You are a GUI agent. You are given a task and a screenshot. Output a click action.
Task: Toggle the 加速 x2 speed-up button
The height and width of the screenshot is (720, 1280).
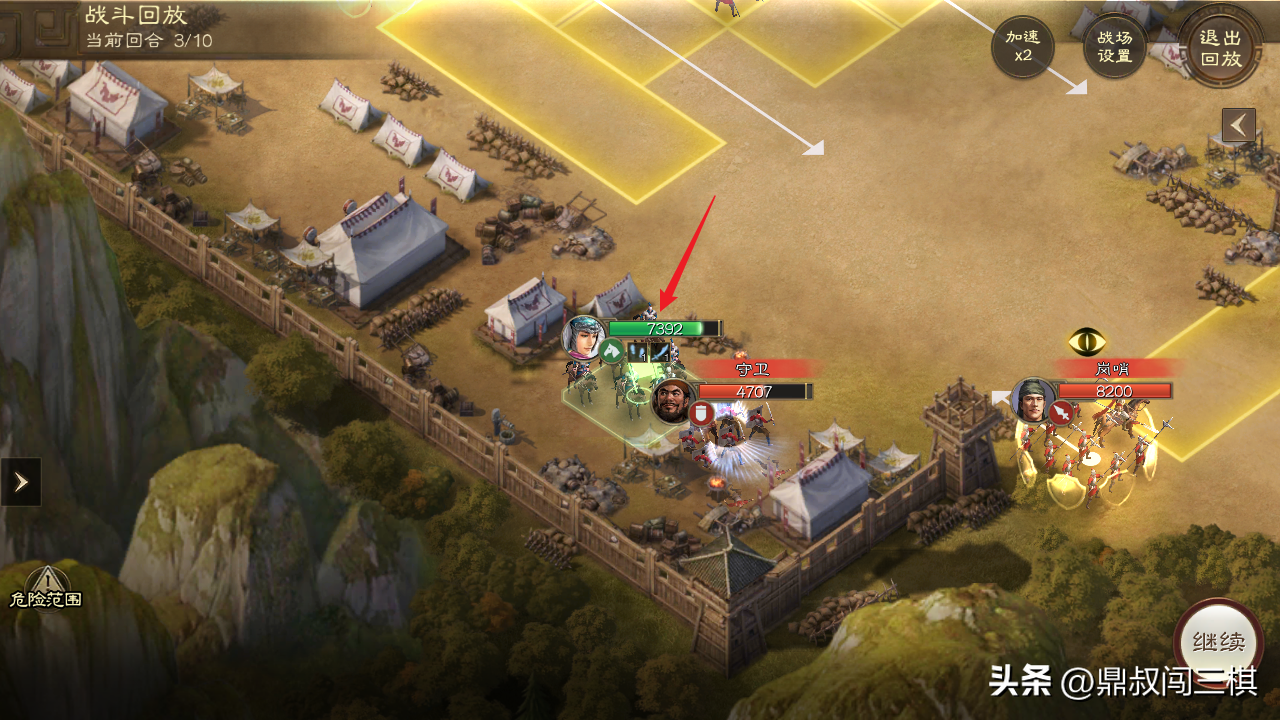coord(1022,47)
